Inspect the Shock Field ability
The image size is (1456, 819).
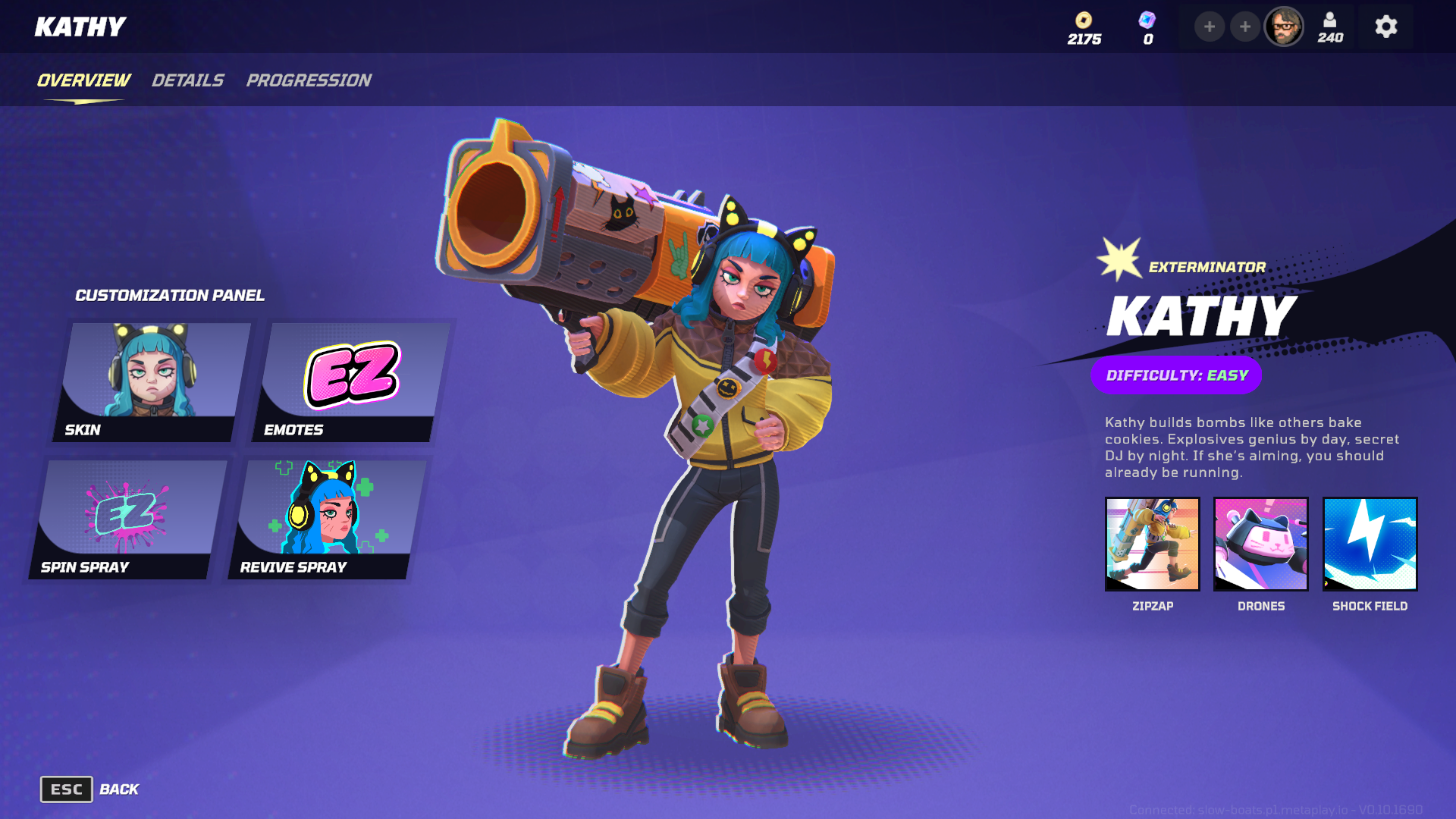point(1370,544)
